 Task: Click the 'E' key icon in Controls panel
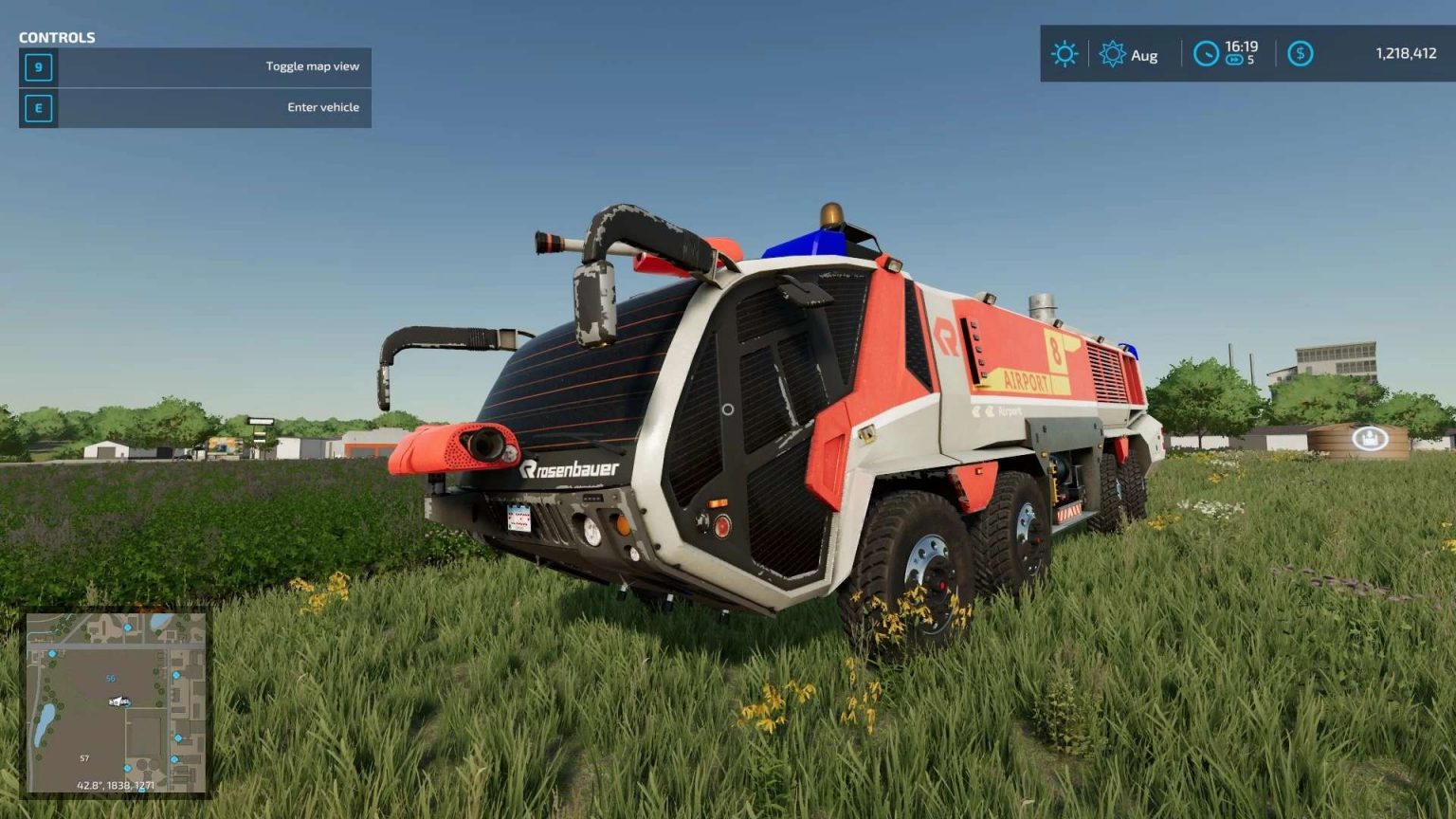point(37,108)
